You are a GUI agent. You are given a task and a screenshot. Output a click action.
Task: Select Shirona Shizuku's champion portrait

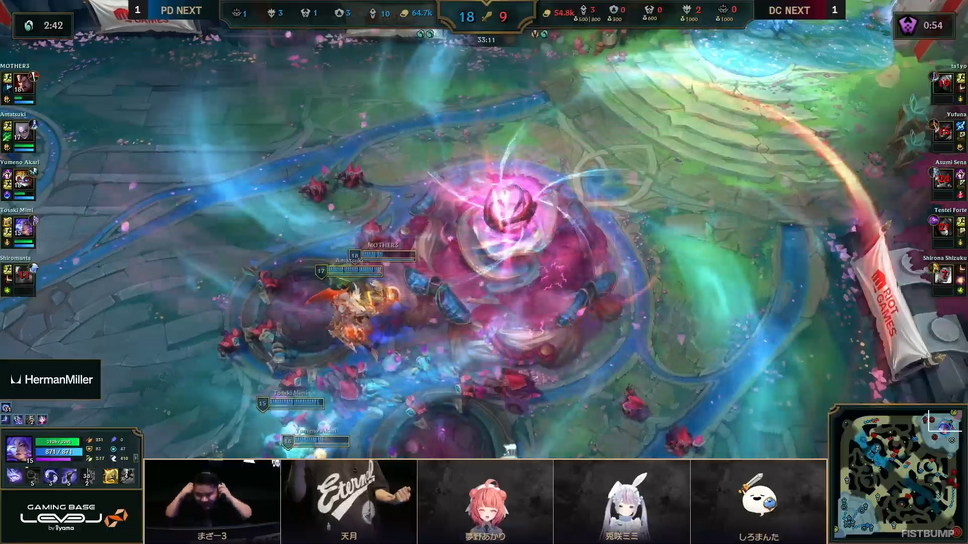pyautogui.click(x=944, y=277)
